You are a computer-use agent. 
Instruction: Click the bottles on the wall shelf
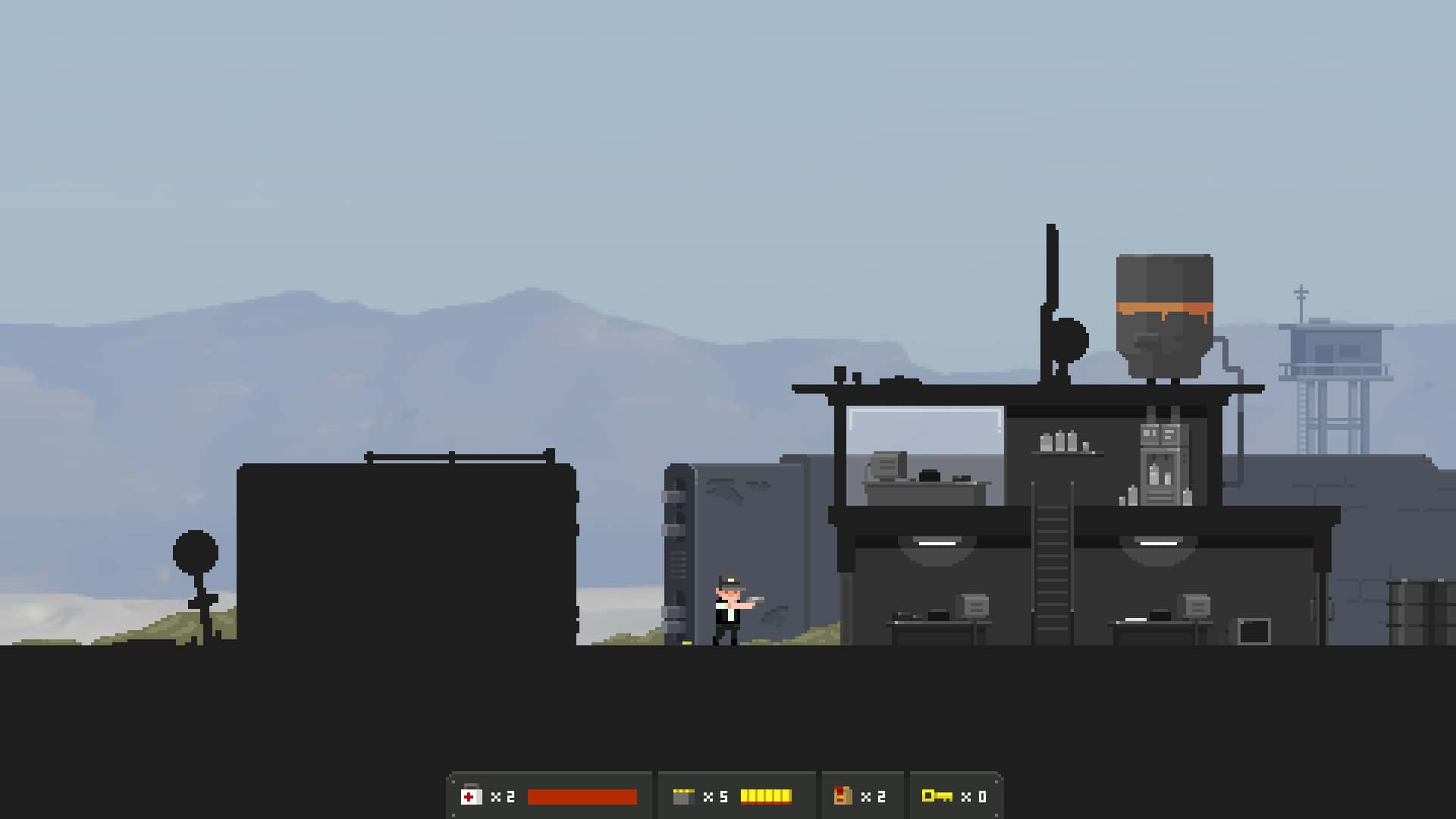[1065, 440]
